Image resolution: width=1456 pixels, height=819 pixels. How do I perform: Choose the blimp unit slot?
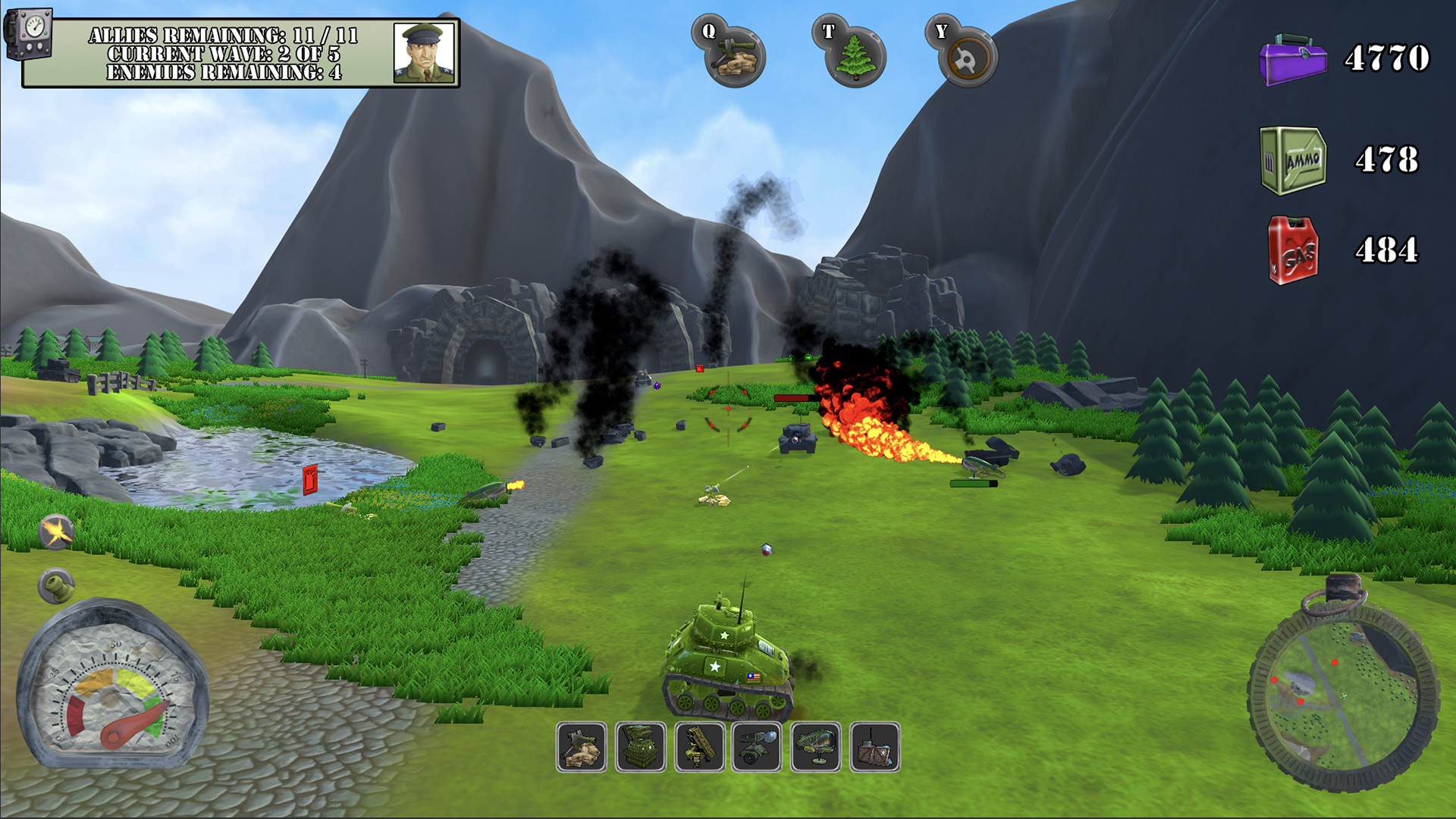[x=816, y=747]
